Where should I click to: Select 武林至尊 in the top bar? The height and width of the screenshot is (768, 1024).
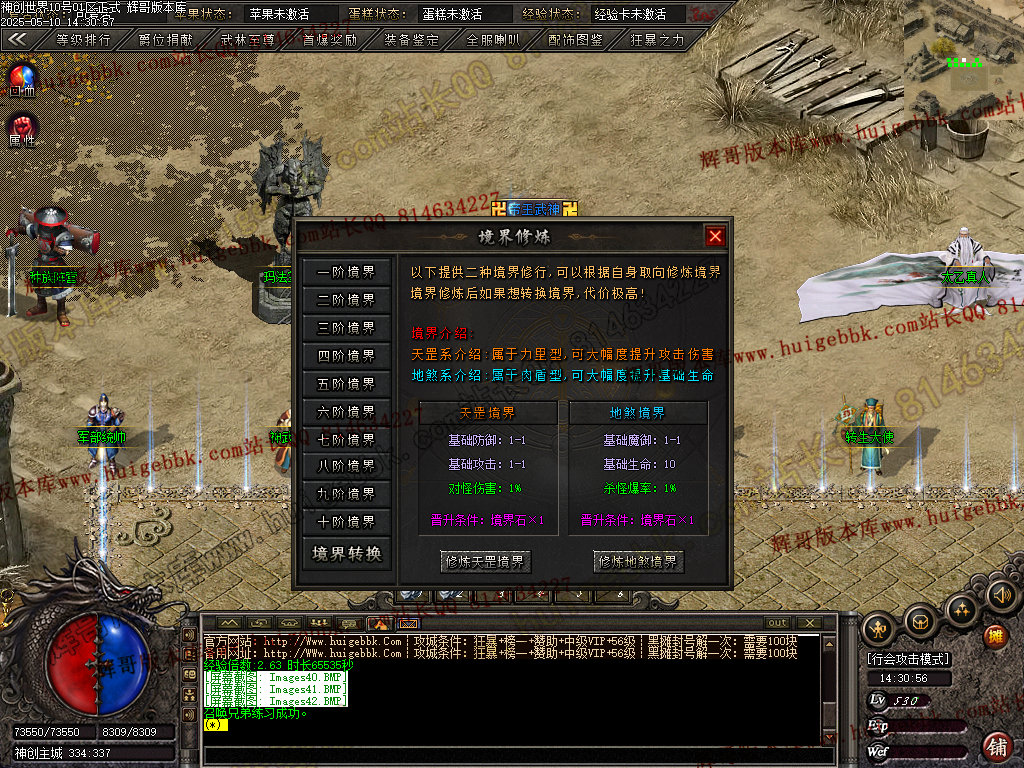(x=248, y=41)
